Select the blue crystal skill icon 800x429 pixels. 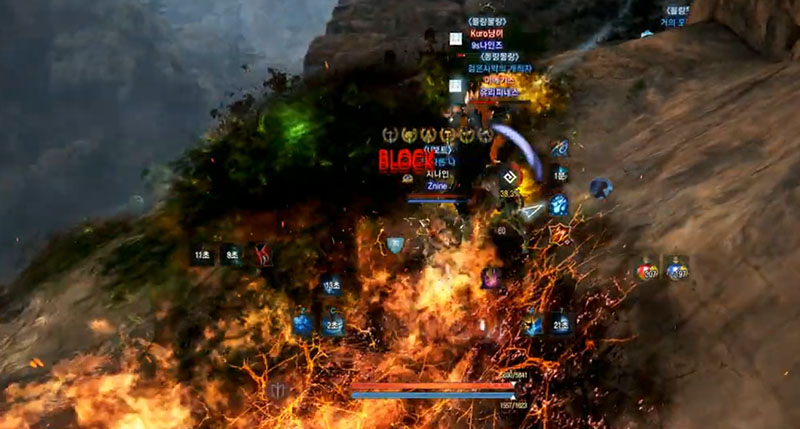(x=303, y=322)
